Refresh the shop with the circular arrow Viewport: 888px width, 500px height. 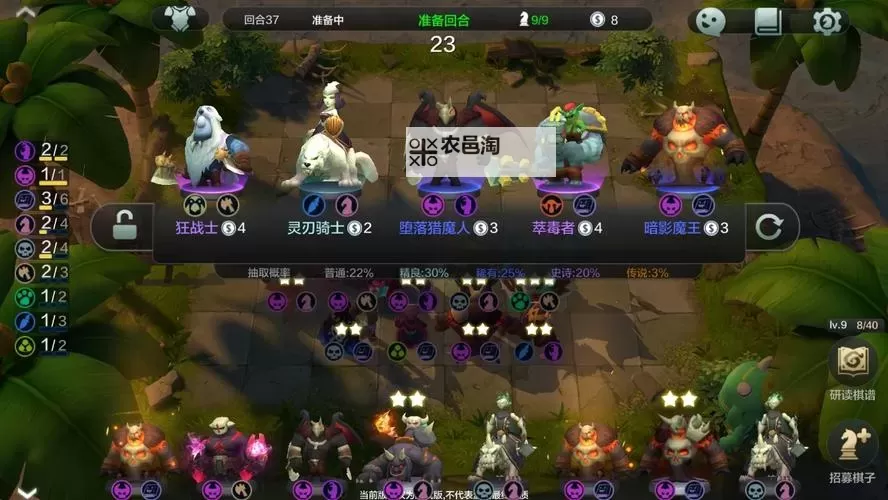769,227
